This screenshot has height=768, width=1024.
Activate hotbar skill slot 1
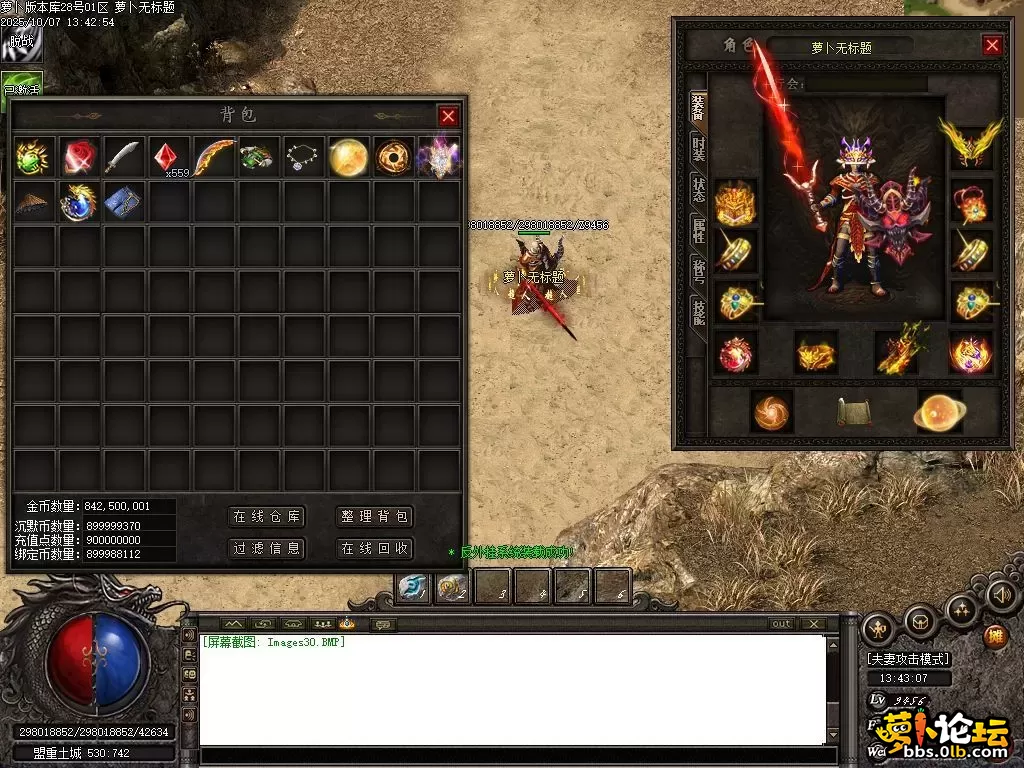coord(413,587)
